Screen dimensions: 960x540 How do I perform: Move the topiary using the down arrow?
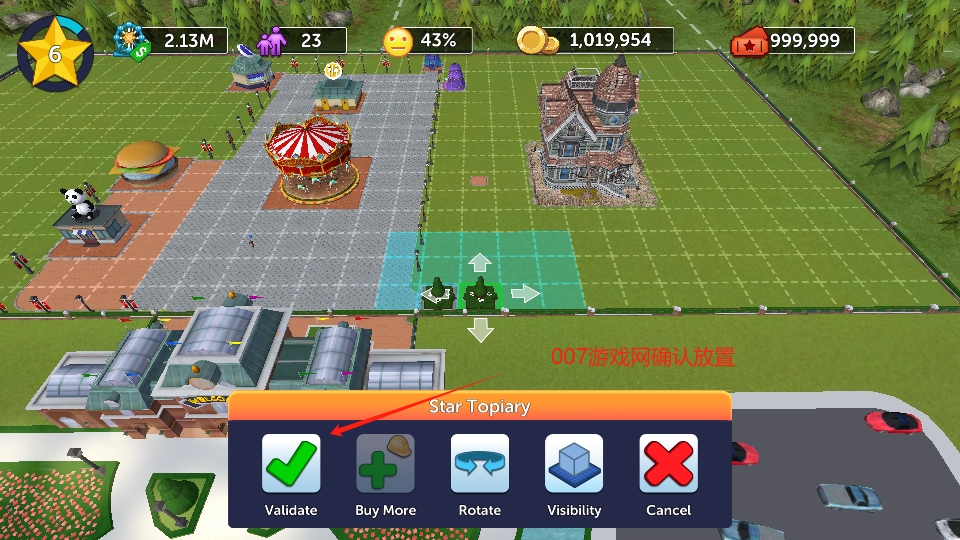coord(481,329)
